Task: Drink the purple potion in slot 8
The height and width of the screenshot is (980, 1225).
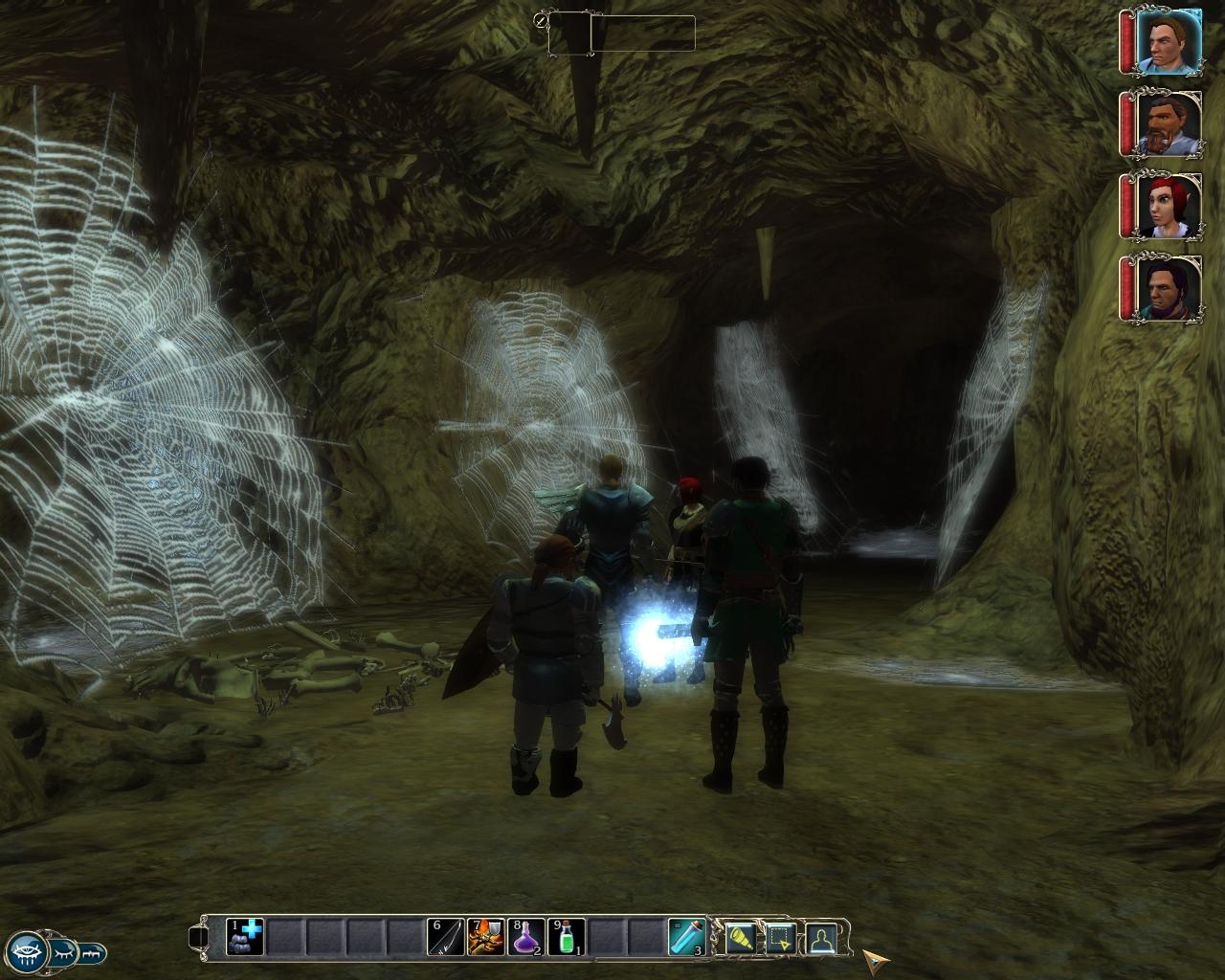Action: click(525, 937)
